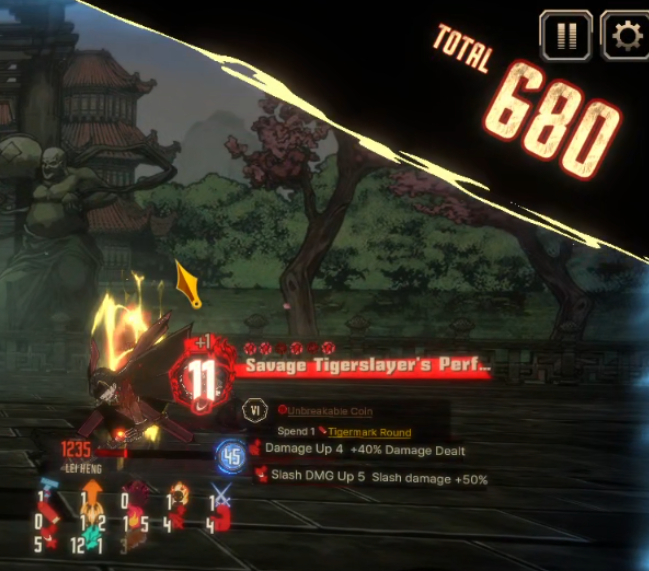Show the Unbreakable Coin keyword details

pos(330,411)
